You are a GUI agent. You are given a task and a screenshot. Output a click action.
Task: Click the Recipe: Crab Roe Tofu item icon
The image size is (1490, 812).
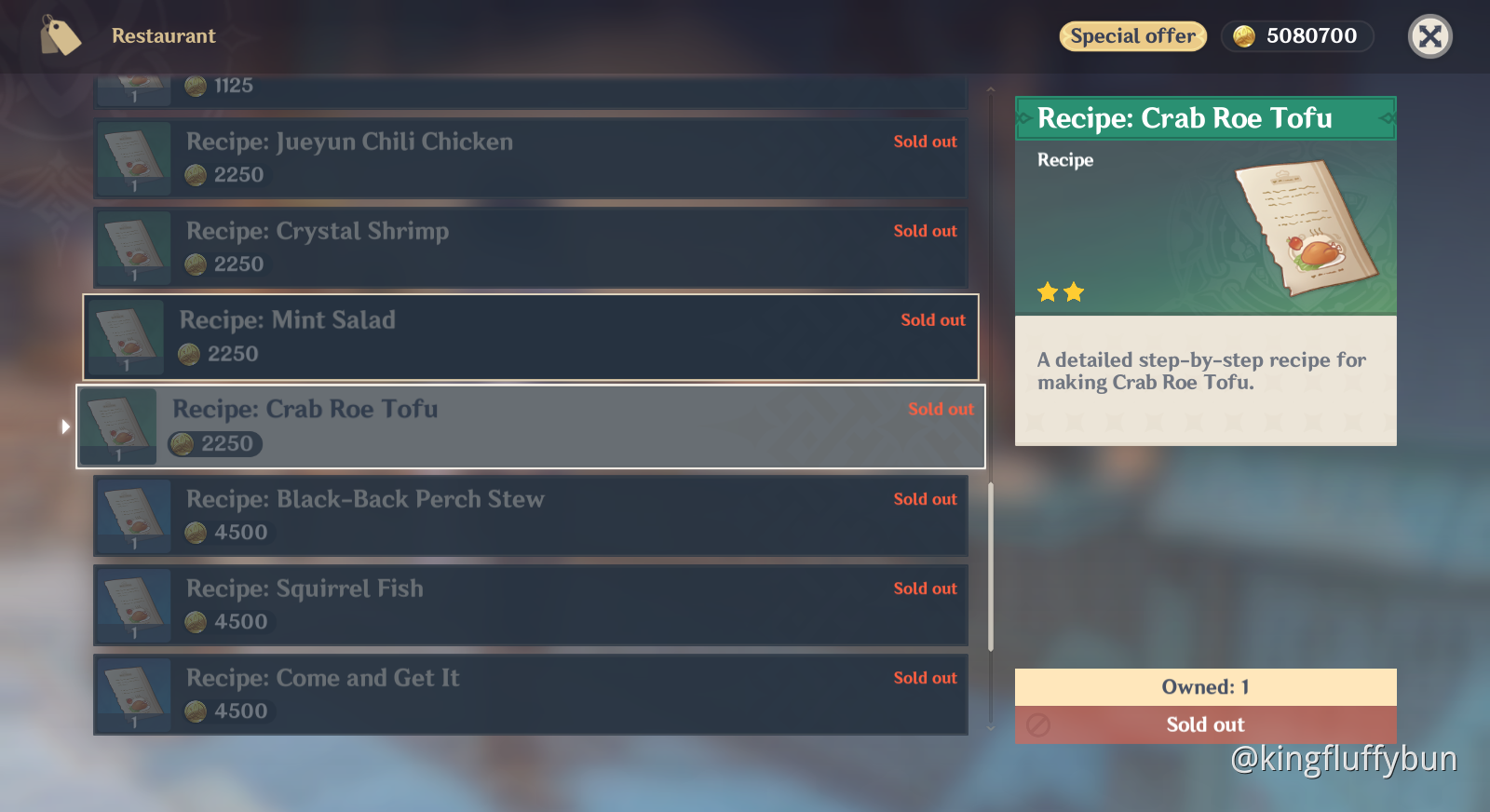118,424
